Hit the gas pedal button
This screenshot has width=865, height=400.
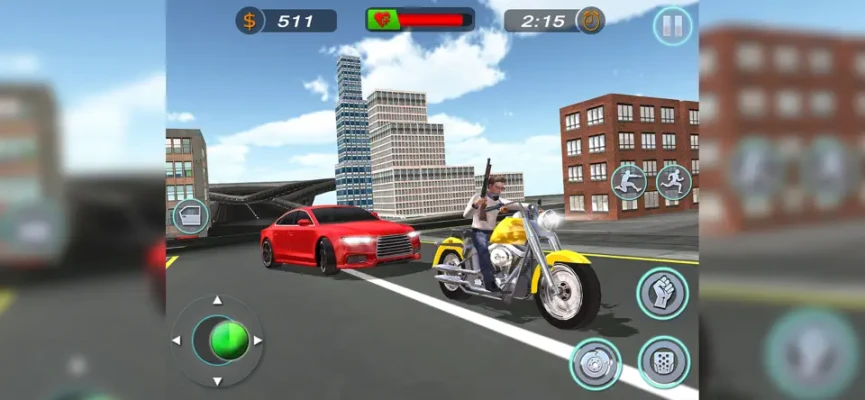(663, 361)
